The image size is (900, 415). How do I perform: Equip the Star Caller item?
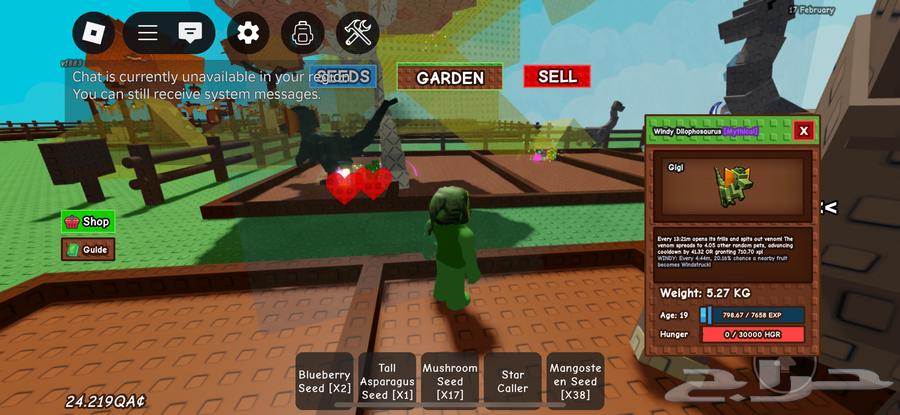(x=512, y=382)
